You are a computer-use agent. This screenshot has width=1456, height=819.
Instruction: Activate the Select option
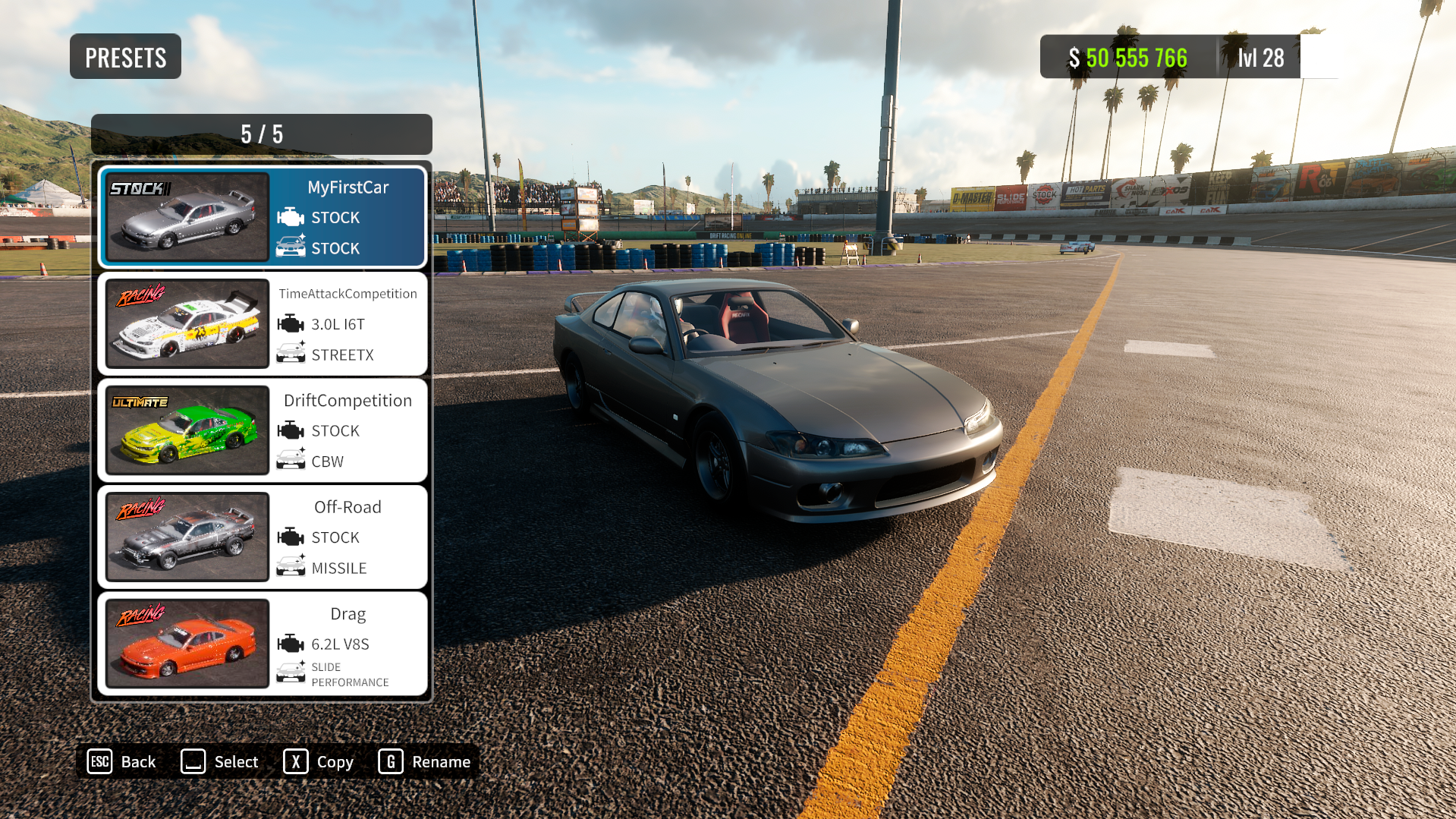(220, 761)
